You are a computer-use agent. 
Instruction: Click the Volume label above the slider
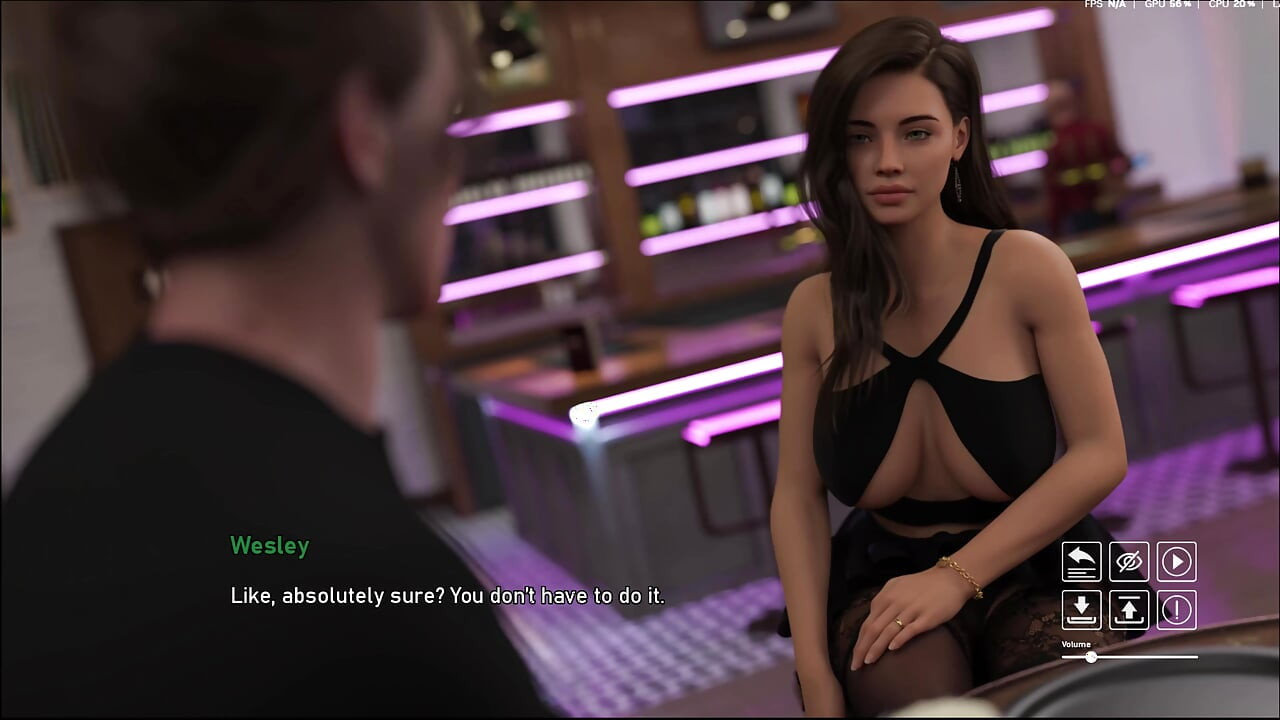pyautogui.click(x=1075, y=645)
